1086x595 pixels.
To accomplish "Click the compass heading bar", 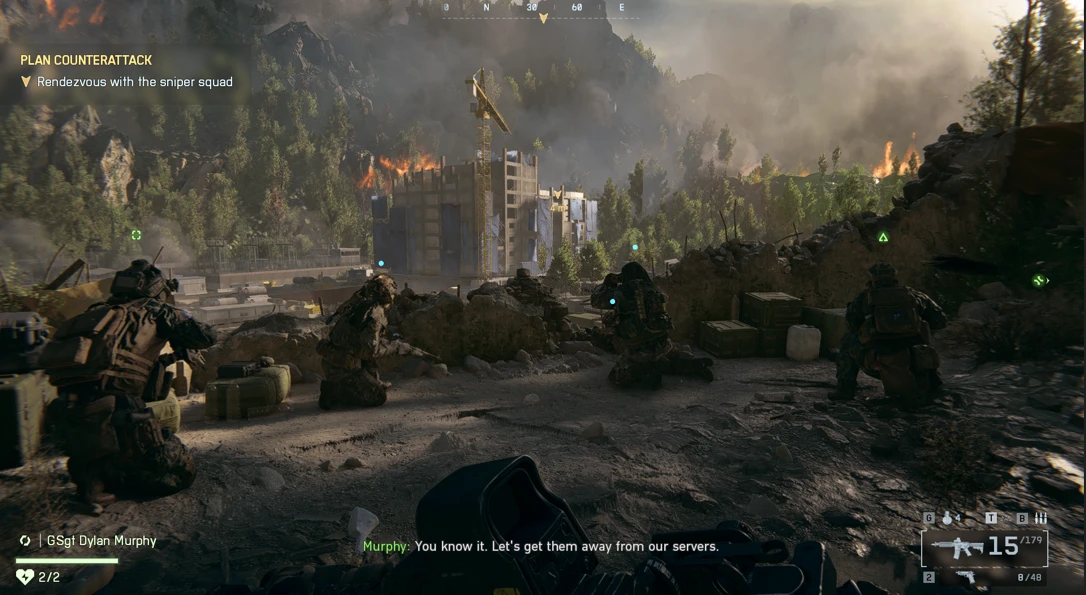I will 542,9.
